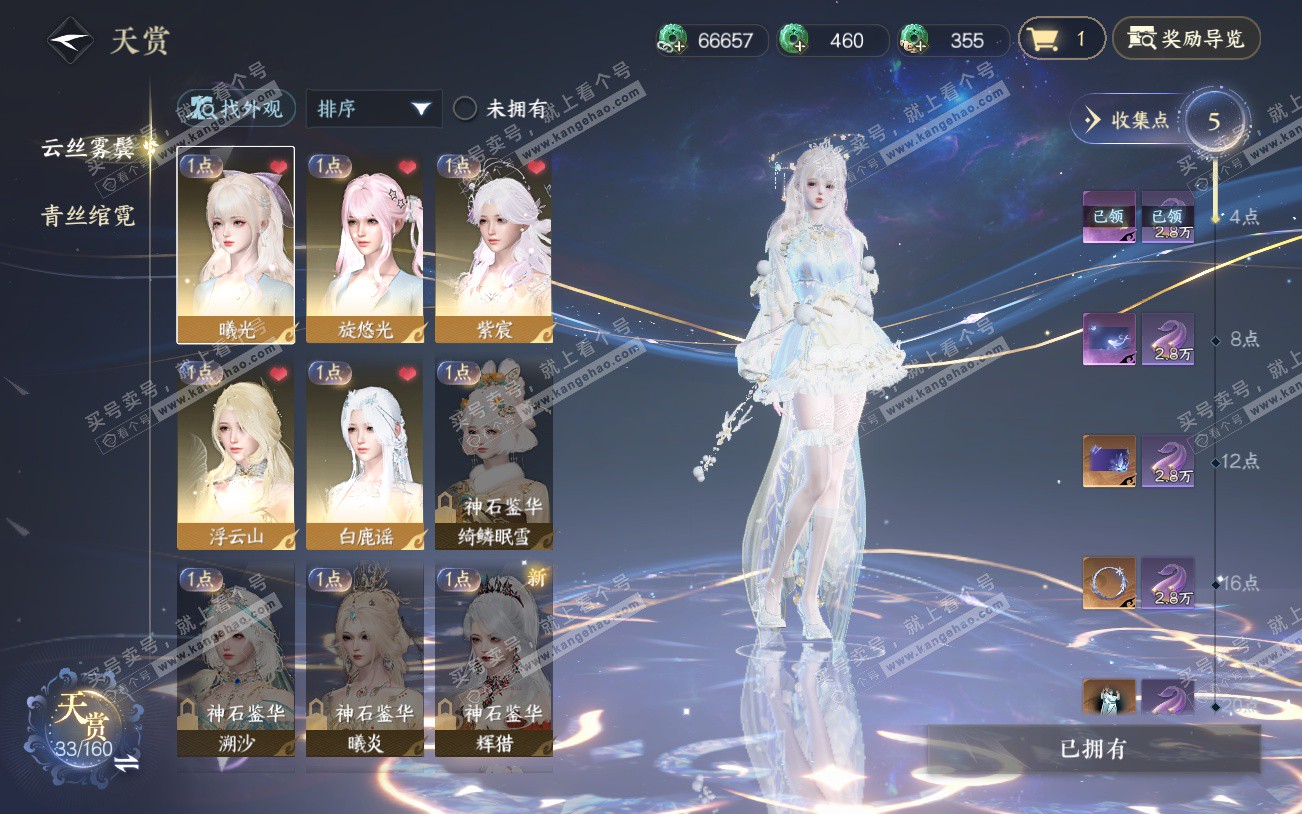Click the 已拥有 owned button
Screen dimensions: 1302x814
pyautogui.click(x=1093, y=749)
